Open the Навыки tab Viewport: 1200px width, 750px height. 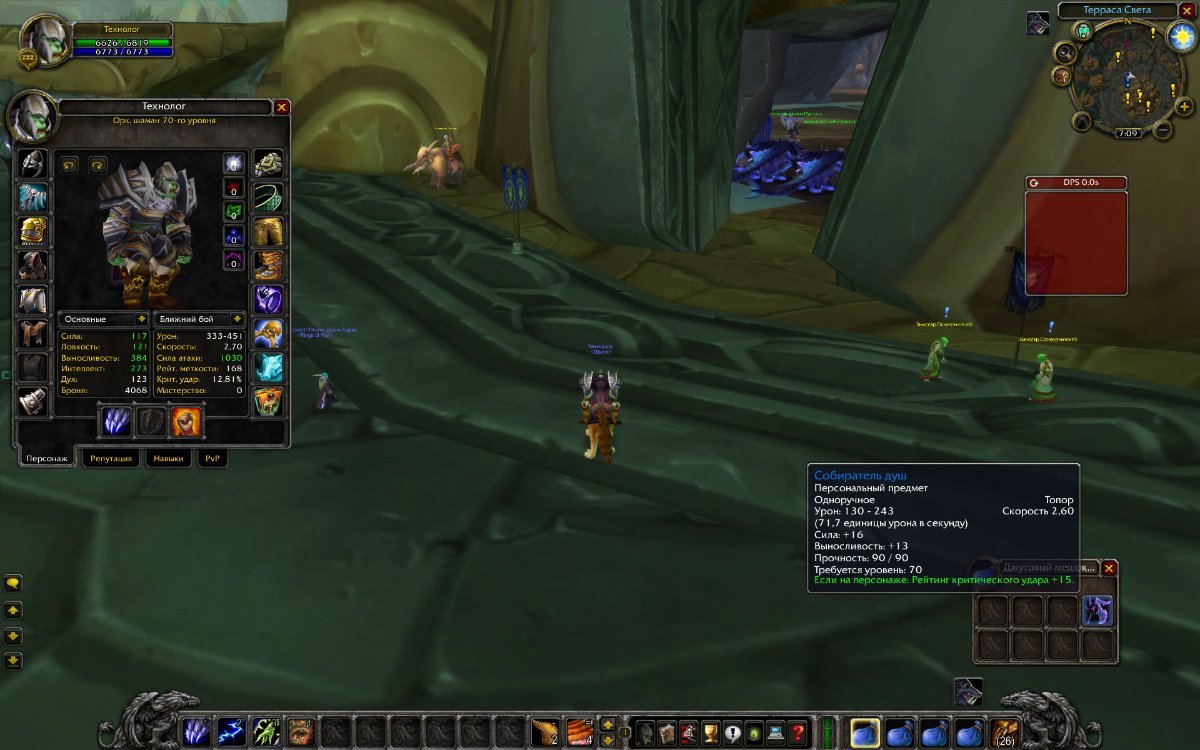tap(168, 458)
